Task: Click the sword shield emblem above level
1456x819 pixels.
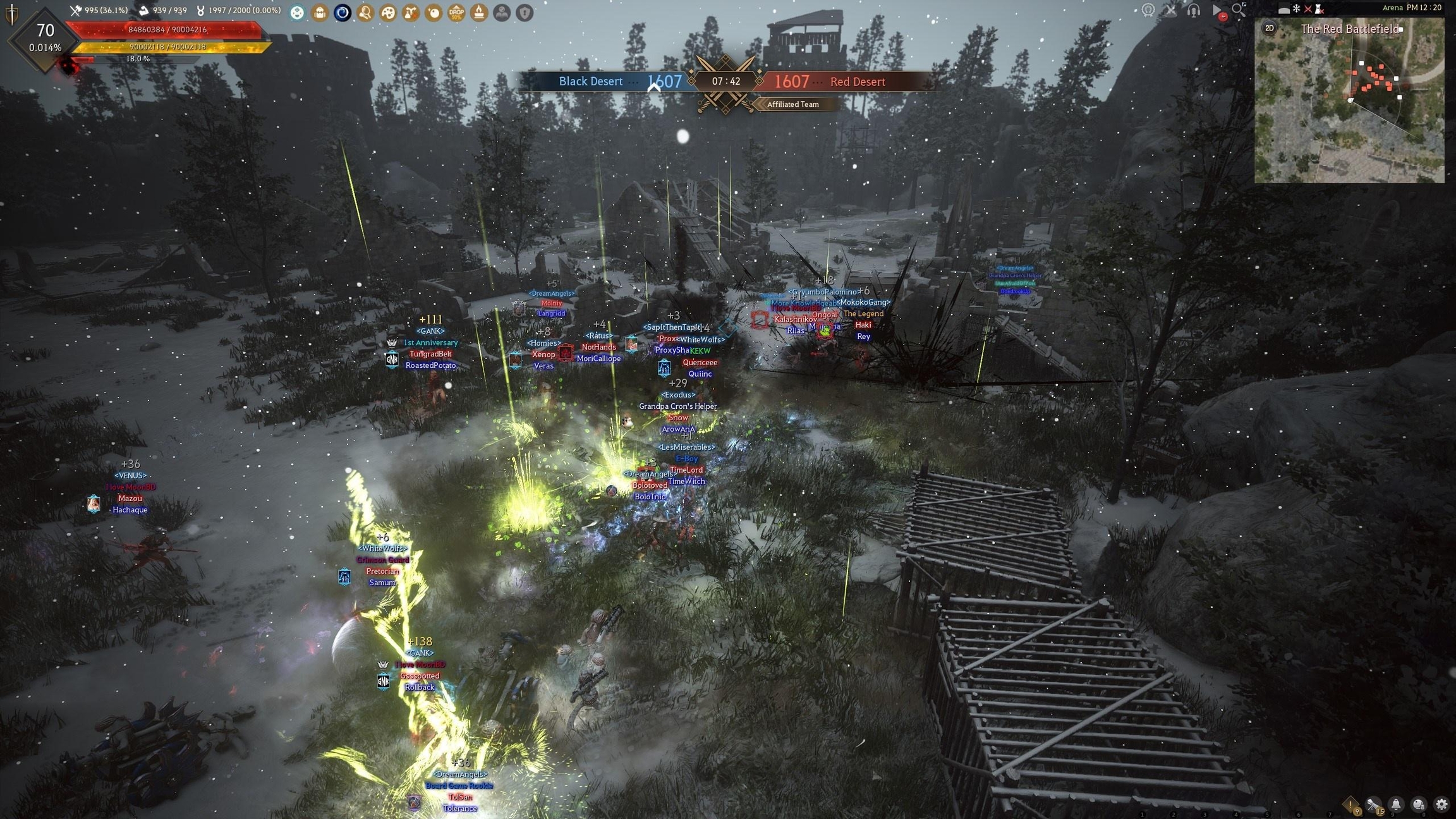Action: [12, 13]
